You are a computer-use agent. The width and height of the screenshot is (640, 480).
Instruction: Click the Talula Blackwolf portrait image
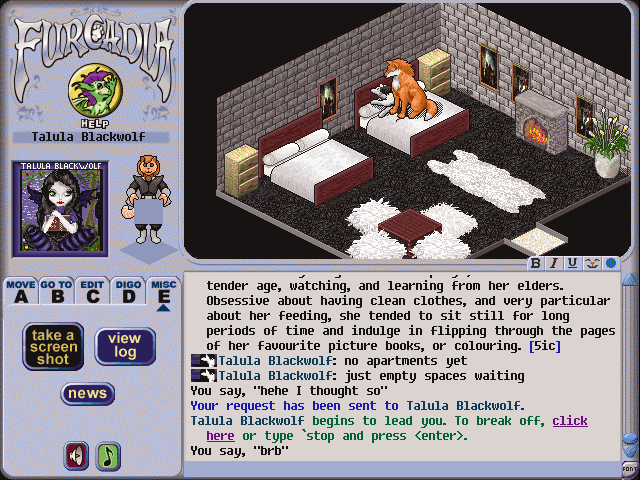click(x=57, y=212)
